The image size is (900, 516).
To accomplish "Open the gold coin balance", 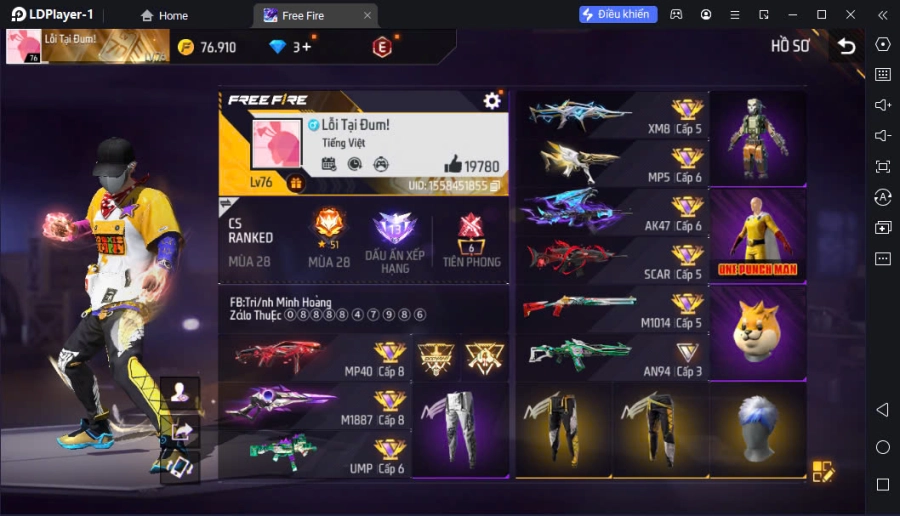I will click(207, 47).
